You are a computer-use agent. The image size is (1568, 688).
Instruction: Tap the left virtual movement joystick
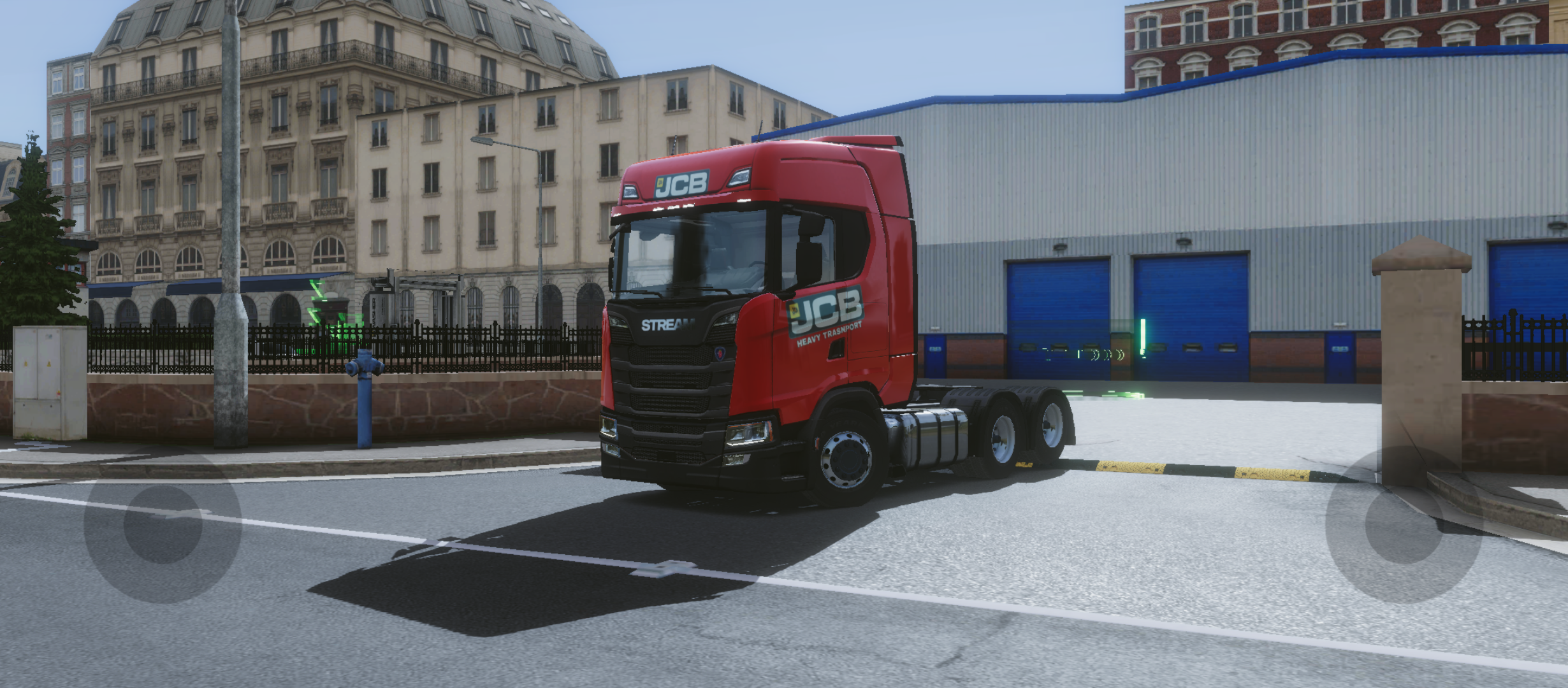click(163, 524)
